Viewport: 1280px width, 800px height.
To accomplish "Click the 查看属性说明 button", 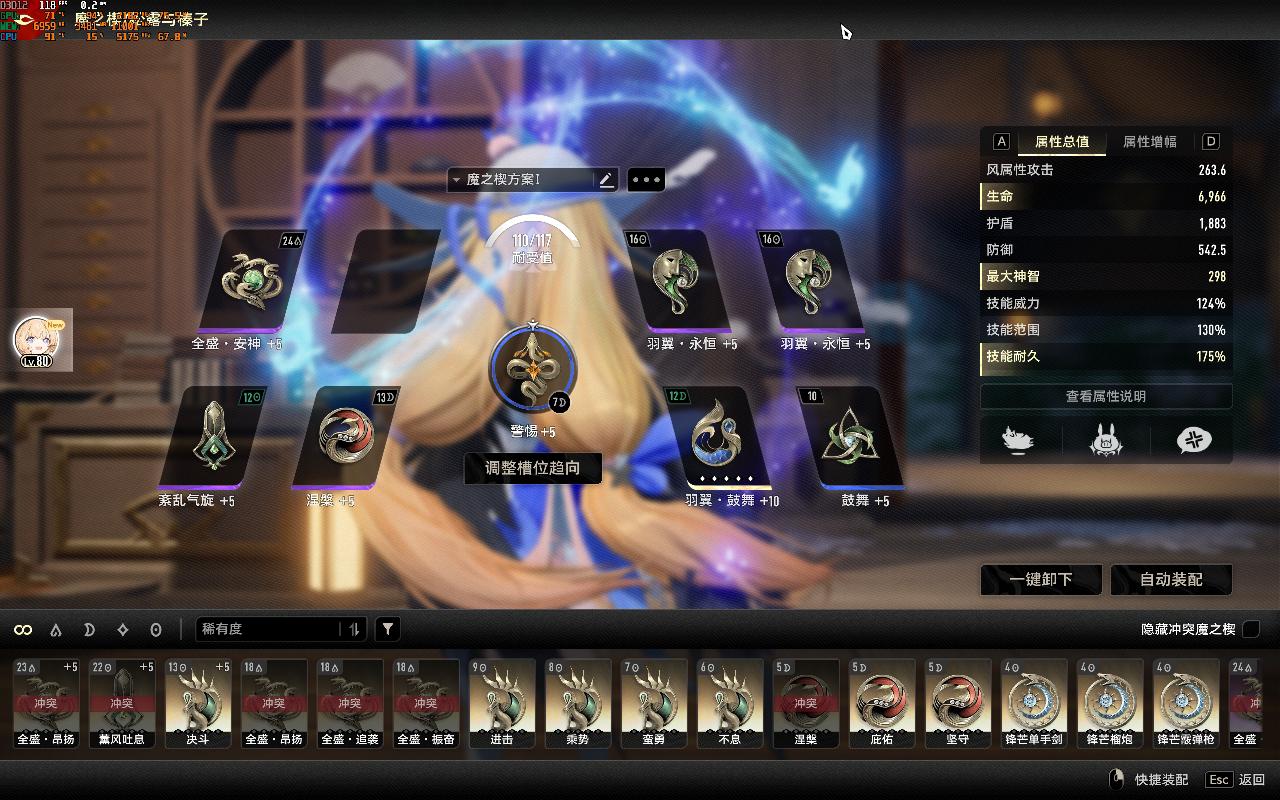I will [1105, 397].
